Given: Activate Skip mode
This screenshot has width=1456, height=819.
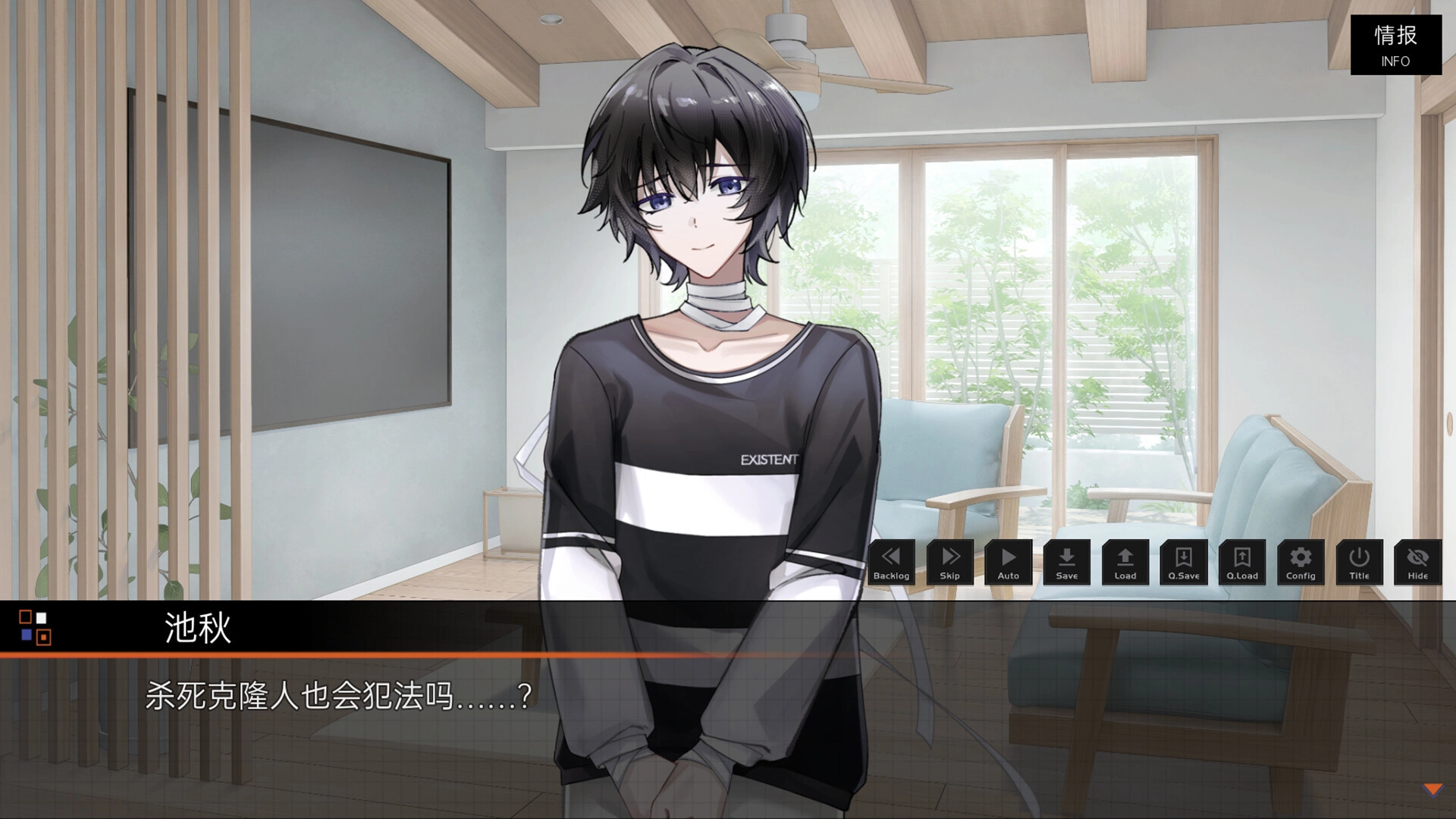Looking at the screenshot, I should [x=949, y=563].
